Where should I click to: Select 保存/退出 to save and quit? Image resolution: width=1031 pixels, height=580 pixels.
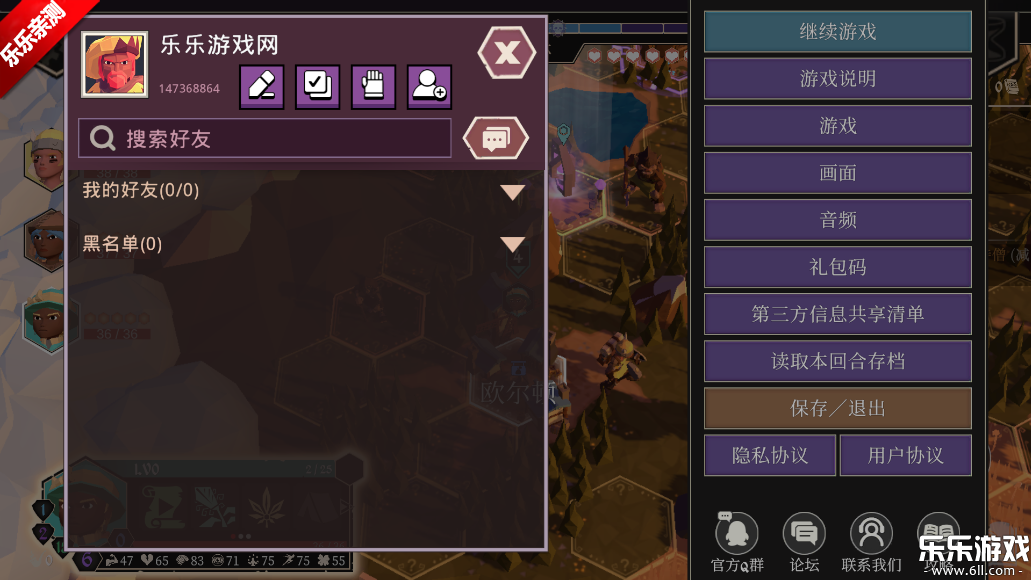838,408
